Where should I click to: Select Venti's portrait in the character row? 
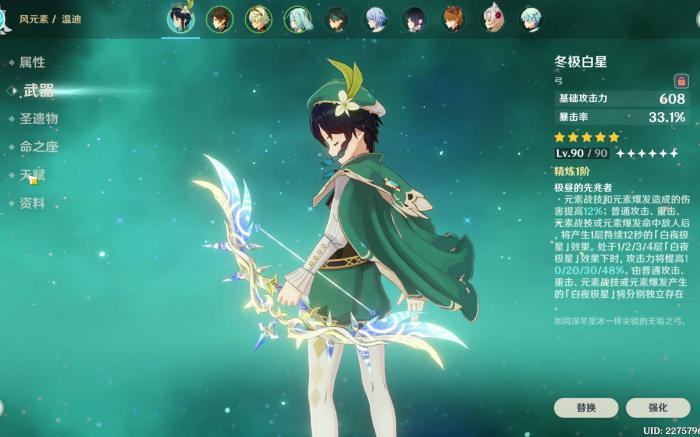click(181, 19)
